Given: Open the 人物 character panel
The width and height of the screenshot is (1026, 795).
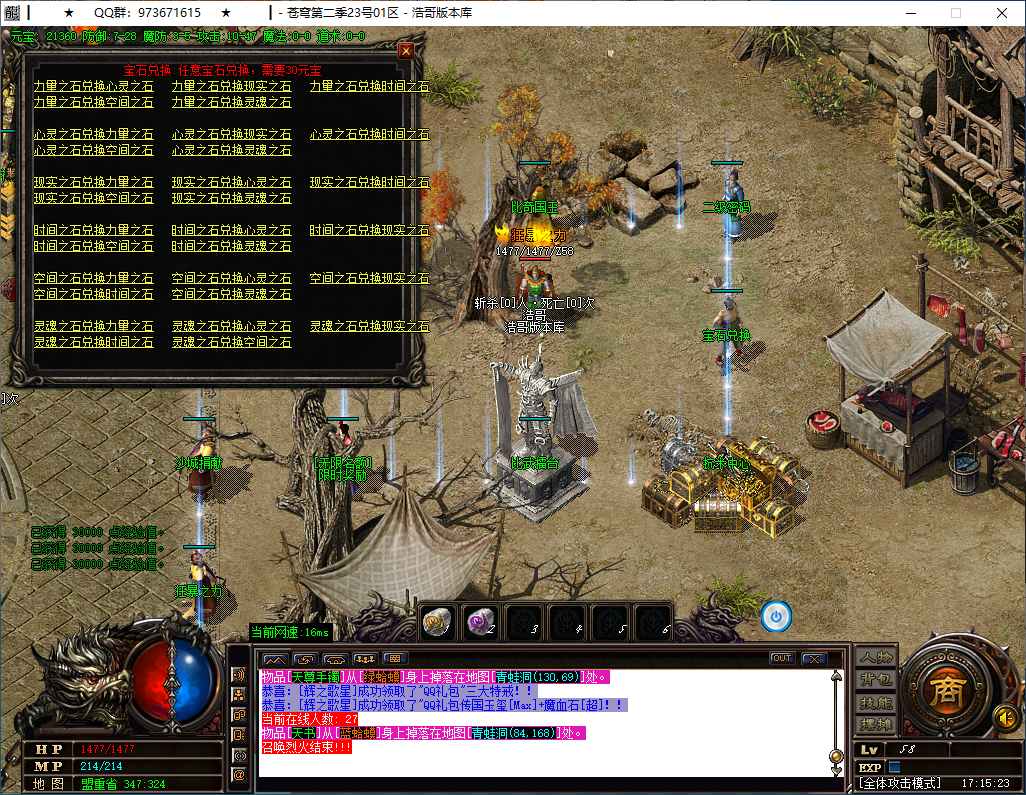Looking at the screenshot, I should 876,658.
